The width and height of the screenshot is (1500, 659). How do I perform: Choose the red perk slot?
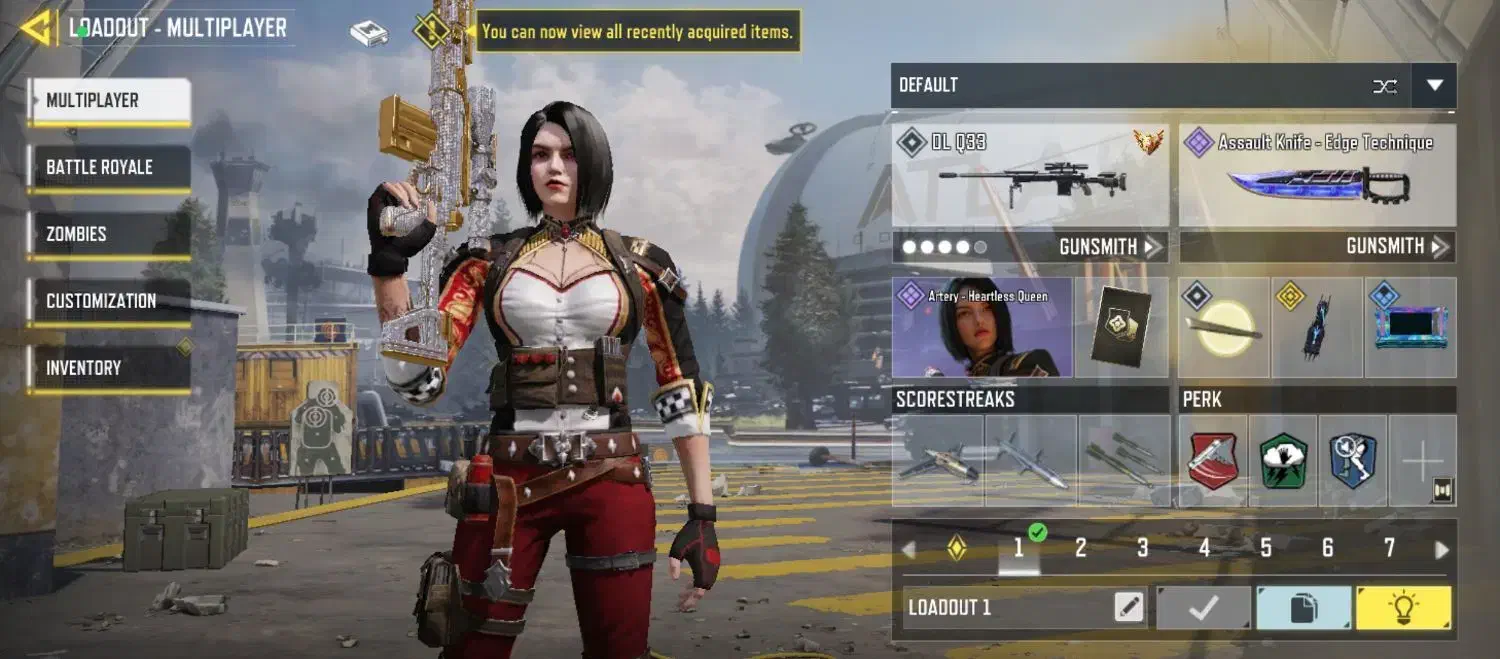pos(1212,461)
